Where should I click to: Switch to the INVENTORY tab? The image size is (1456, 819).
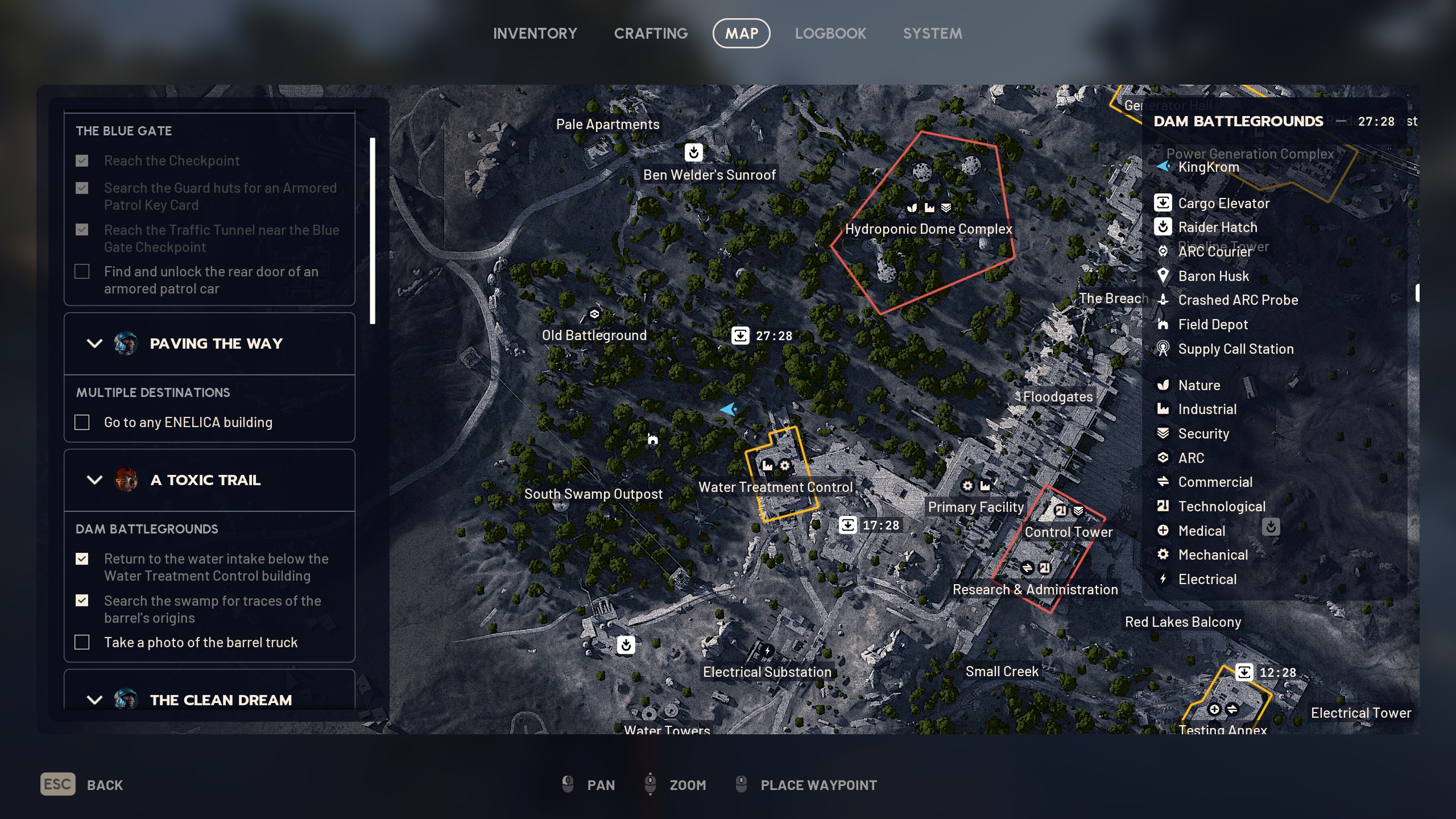(x=535, y=33)
